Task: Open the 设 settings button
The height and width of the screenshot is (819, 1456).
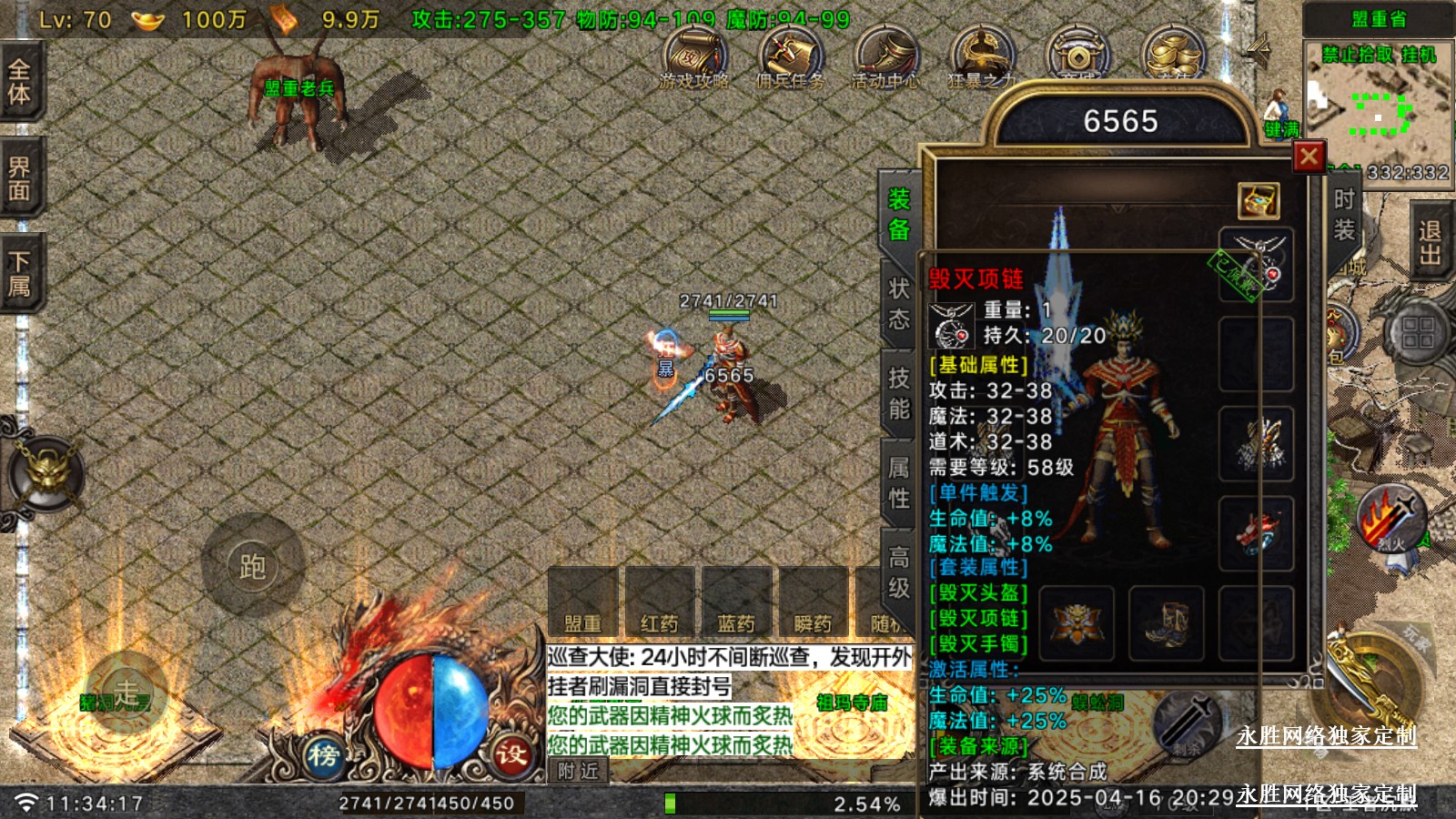Action: 511,754
